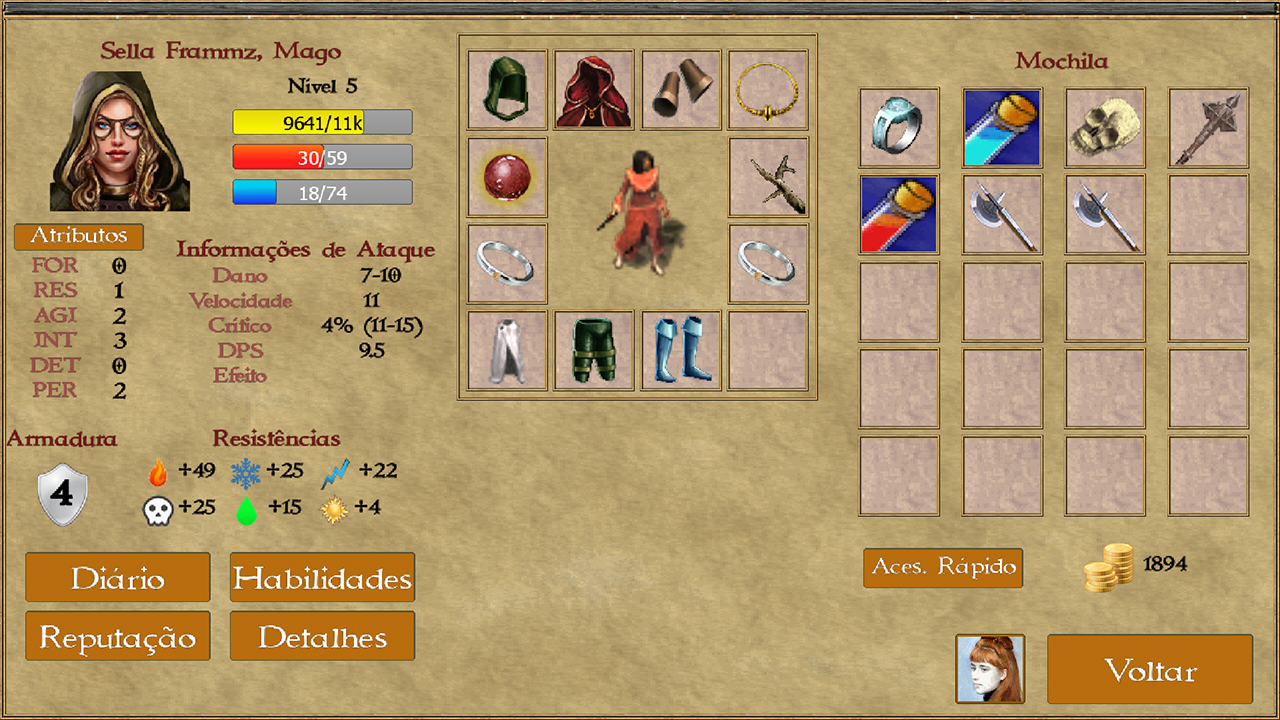
Task: Click the fire resistance flame icon
Action: (x=158, y=470)
